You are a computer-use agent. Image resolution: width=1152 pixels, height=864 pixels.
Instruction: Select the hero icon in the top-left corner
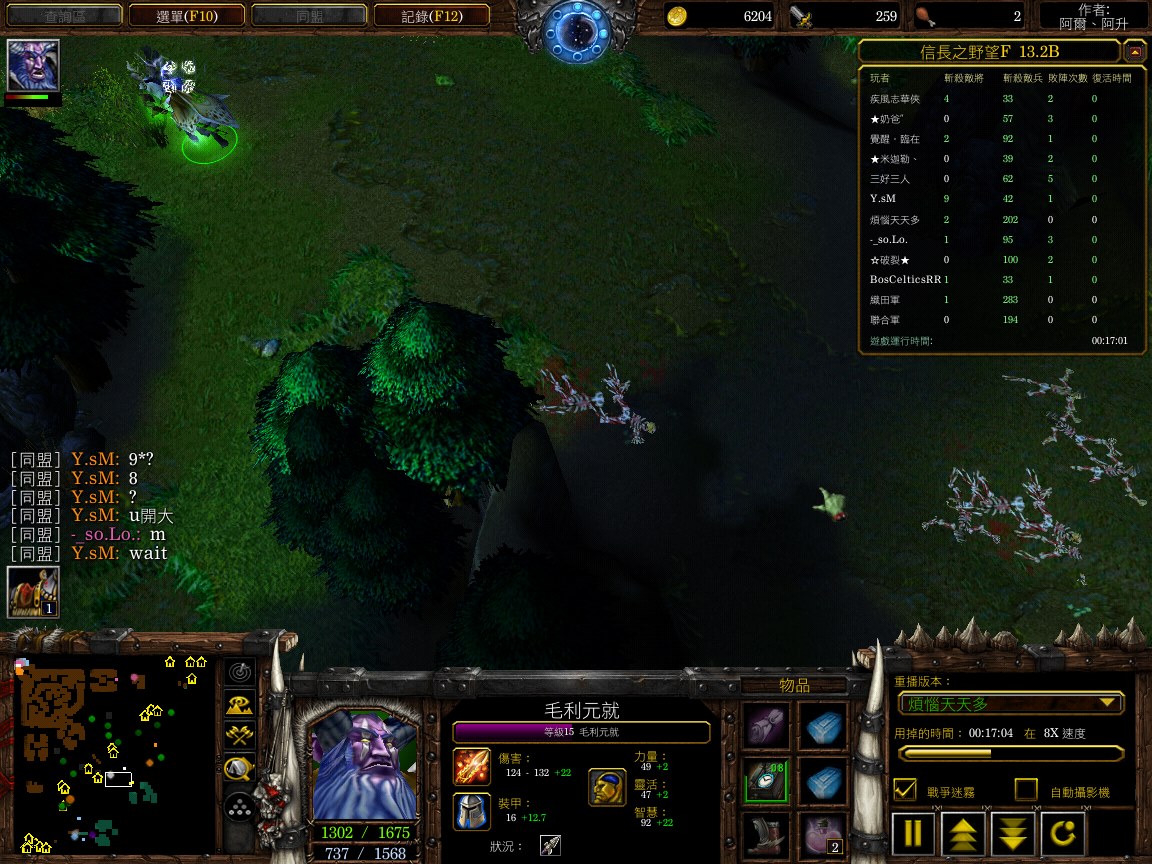[x=33, y=66]
